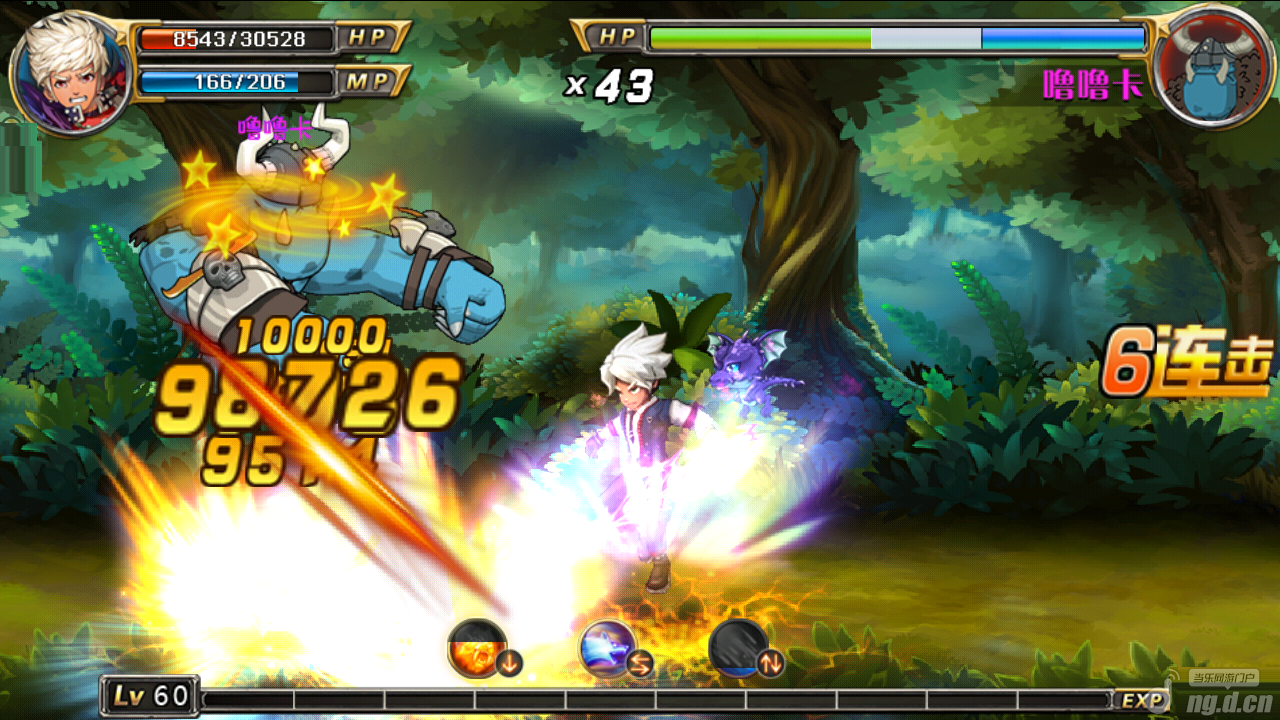Viewport: 1280px width, 720px height.
Task: Activate the fiery roaring beast skill
Action: [x=477, y=647]
